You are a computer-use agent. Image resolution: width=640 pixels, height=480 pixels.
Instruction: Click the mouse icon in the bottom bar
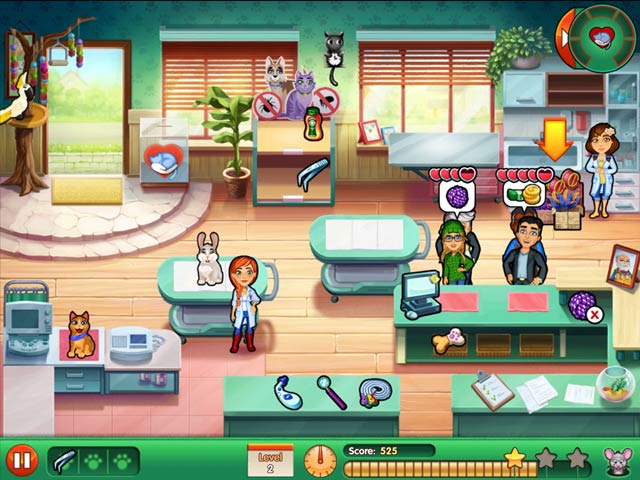[x=615, y=460]
